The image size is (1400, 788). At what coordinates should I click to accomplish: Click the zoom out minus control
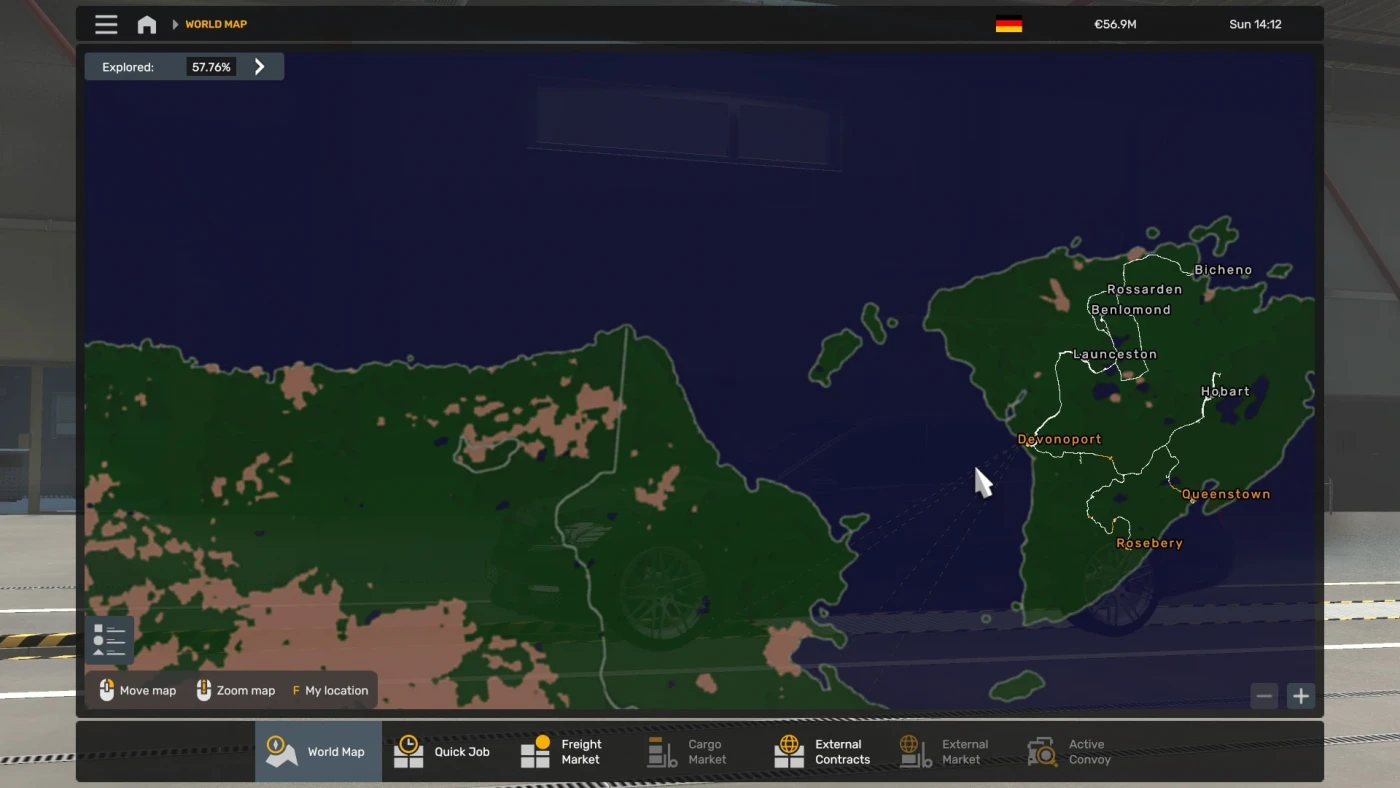[x=1264, y=695]
